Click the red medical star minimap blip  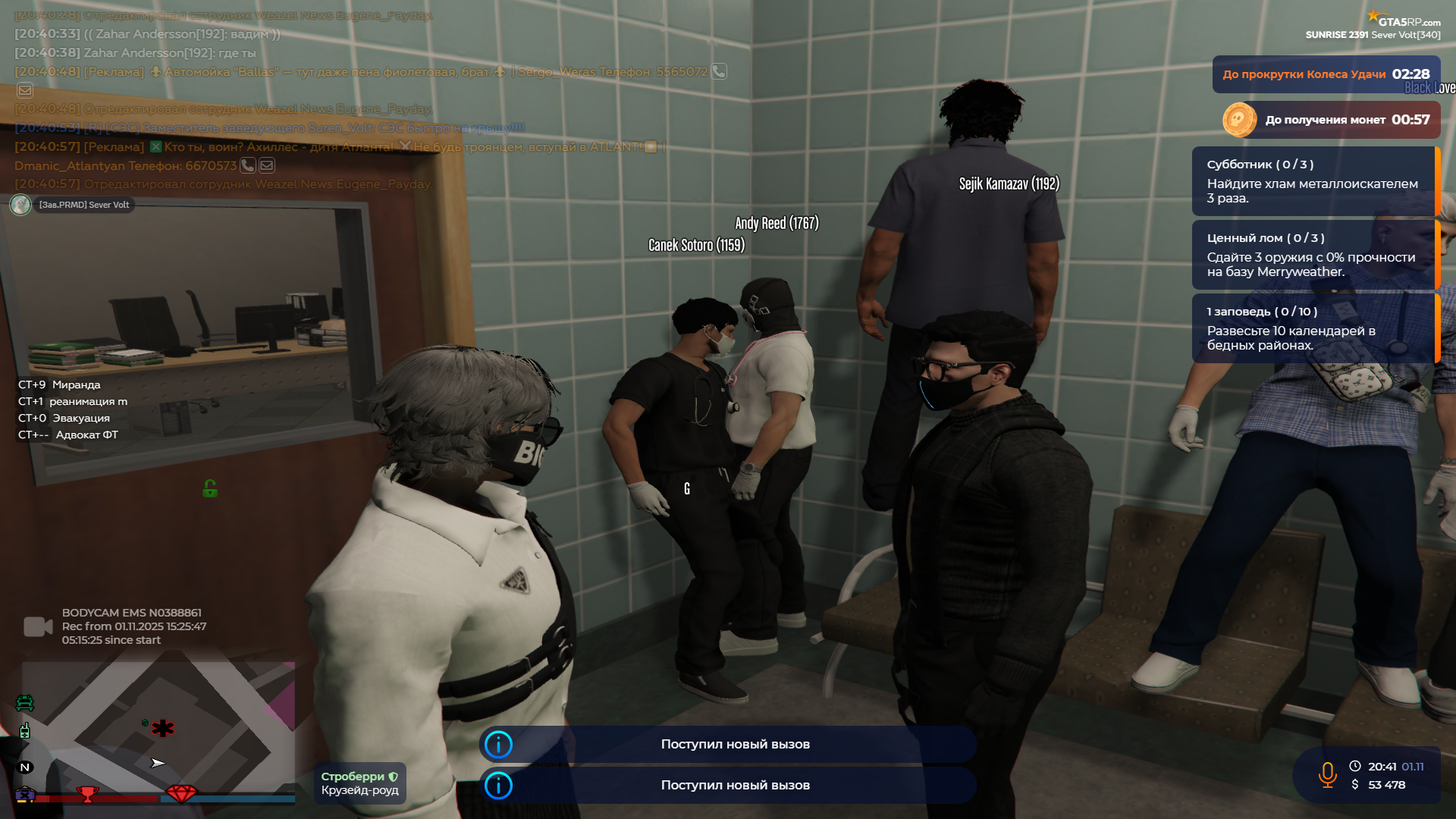pyautogui.click(x=162, y=729)
